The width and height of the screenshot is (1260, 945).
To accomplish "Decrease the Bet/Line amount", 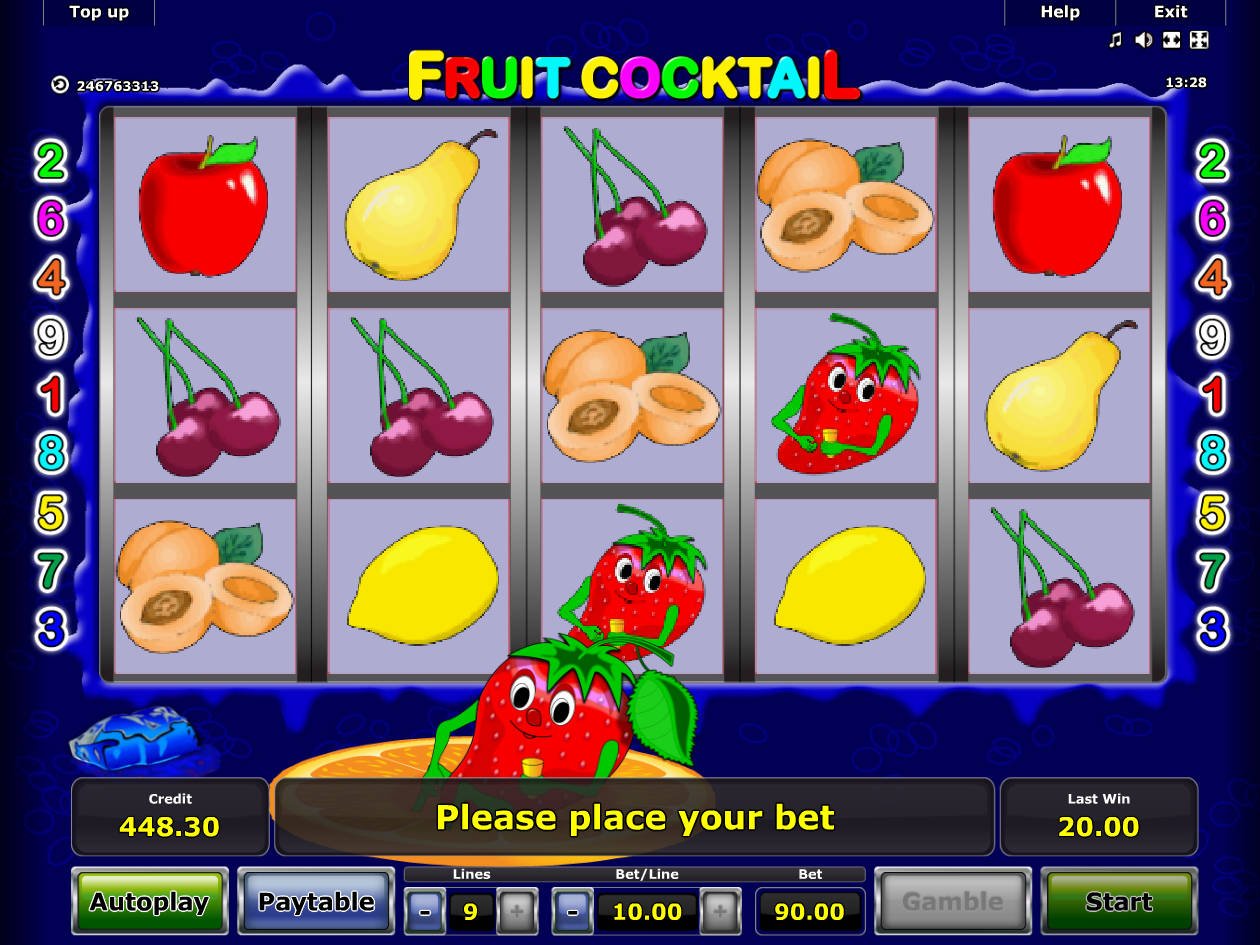I will click(x=572, y=911).
